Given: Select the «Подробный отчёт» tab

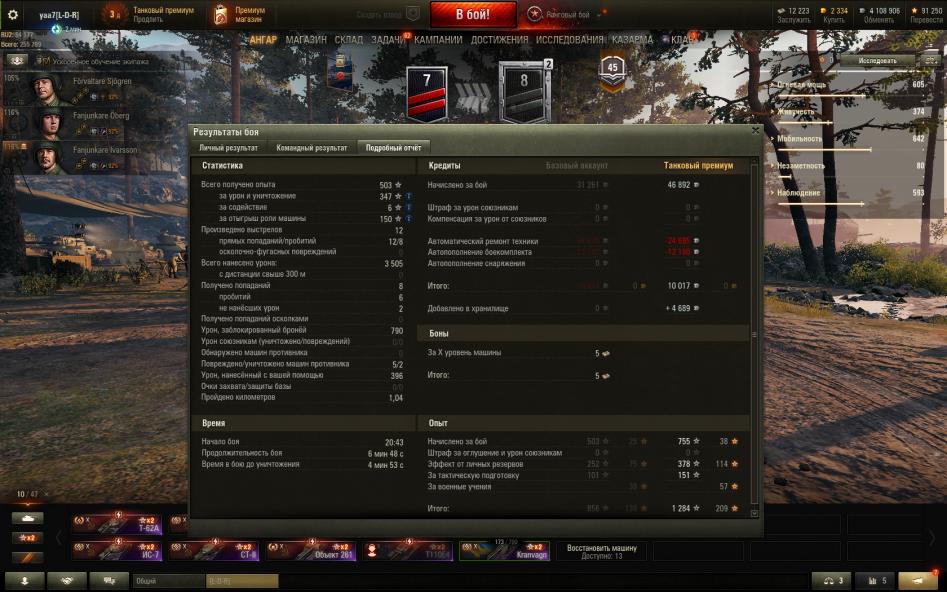Looking at the screenshot, I should pyautogui.click(x=395, y=147).
